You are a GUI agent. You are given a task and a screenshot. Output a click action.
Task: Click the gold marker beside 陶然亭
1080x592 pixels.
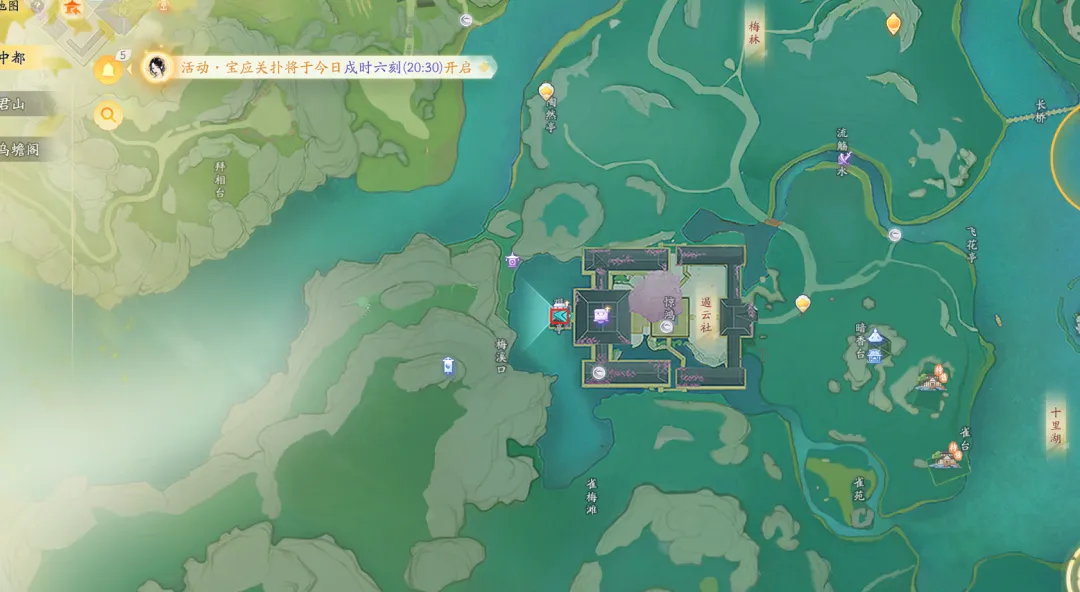[x=546, y=91]
